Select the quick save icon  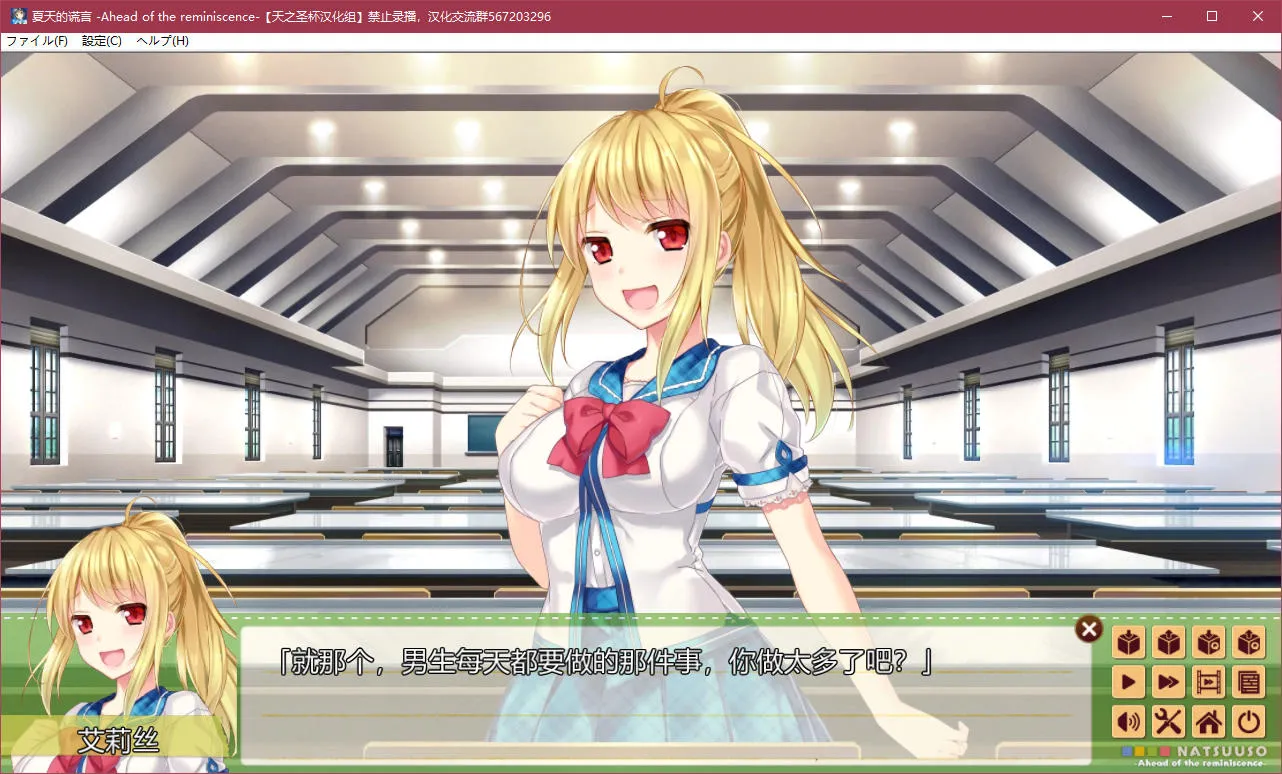tap(1208, 642)
